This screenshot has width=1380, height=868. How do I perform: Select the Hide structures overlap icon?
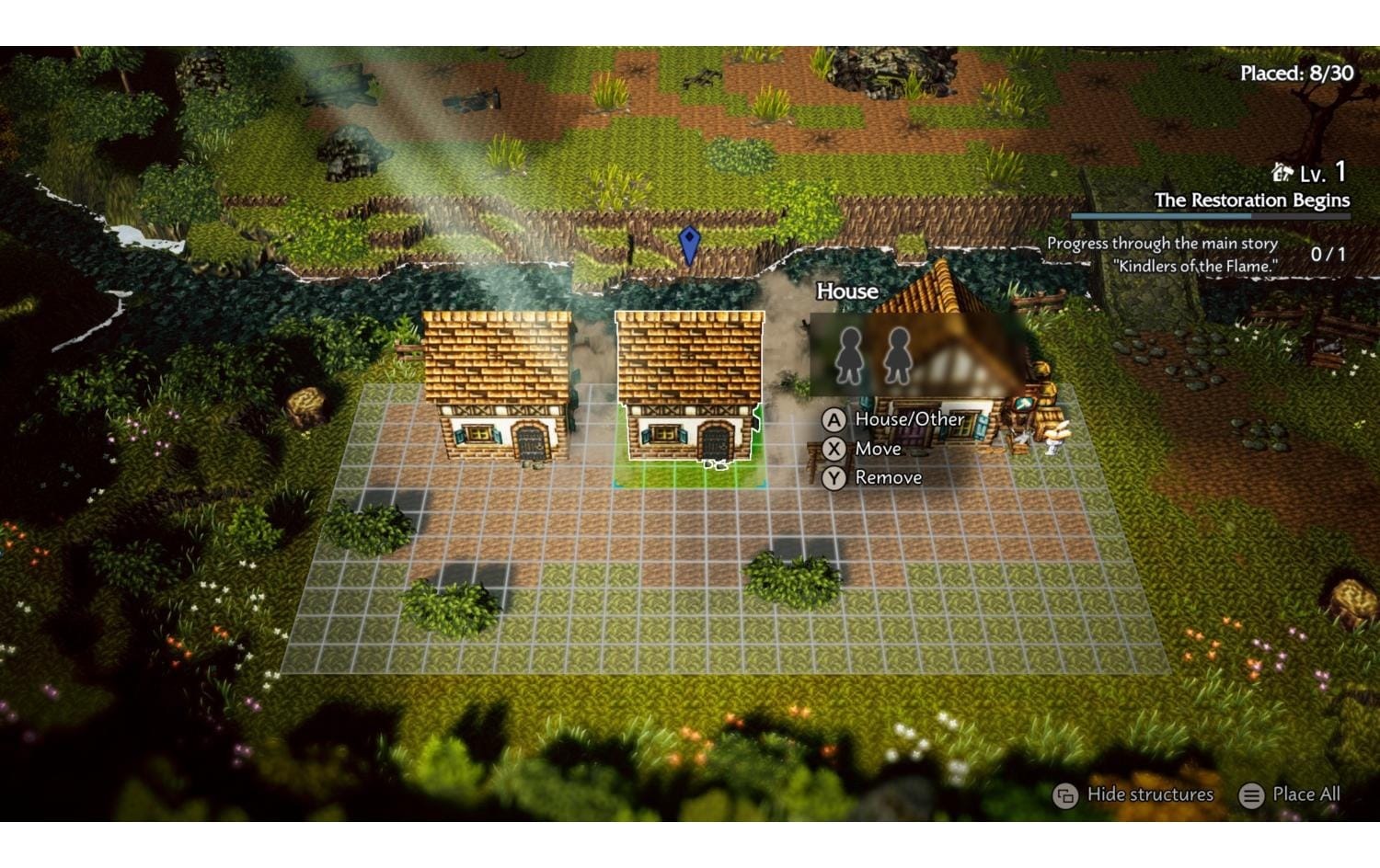click(1064, 794)
